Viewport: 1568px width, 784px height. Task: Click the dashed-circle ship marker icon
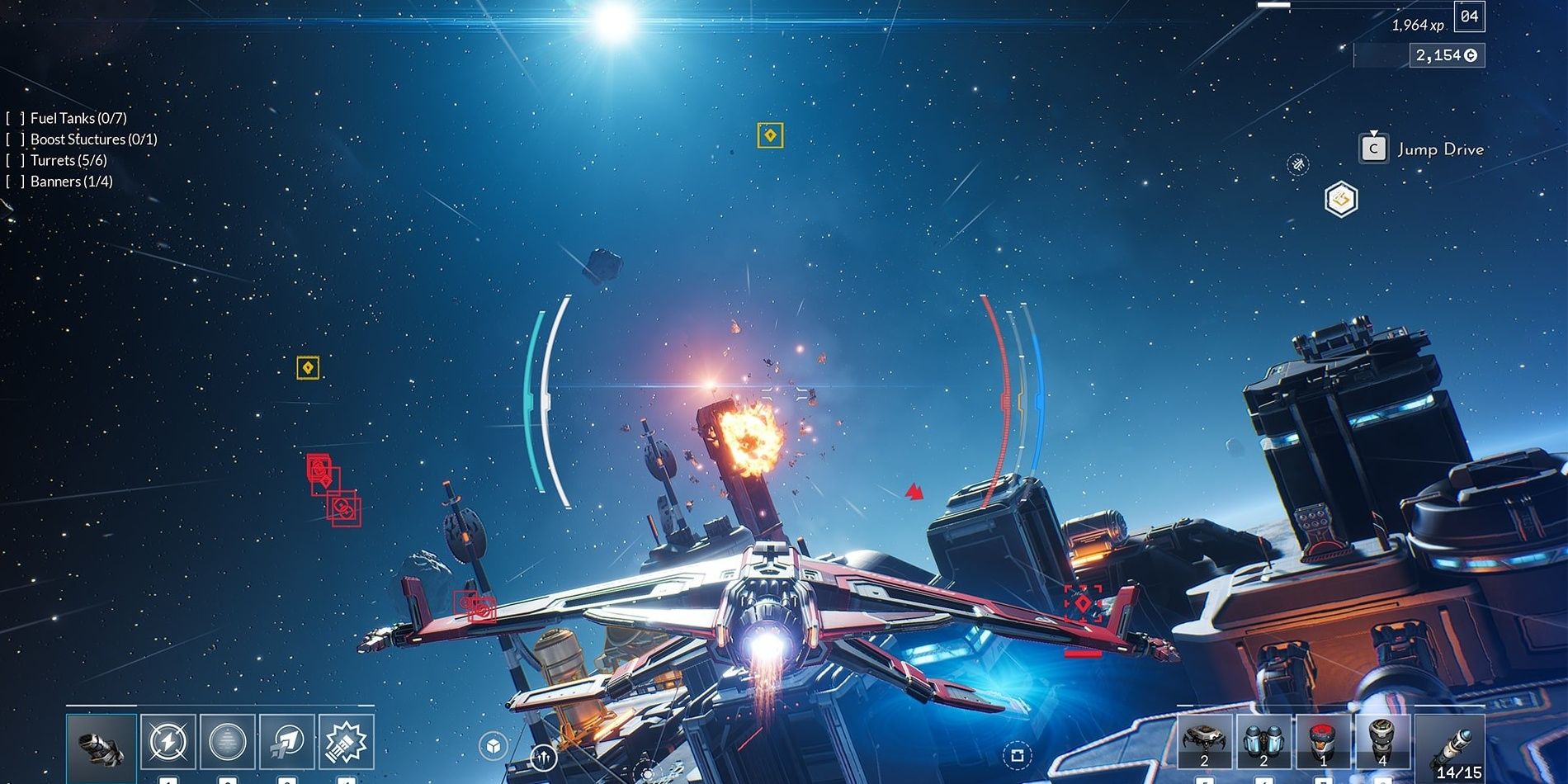(x=1298, y=165)
